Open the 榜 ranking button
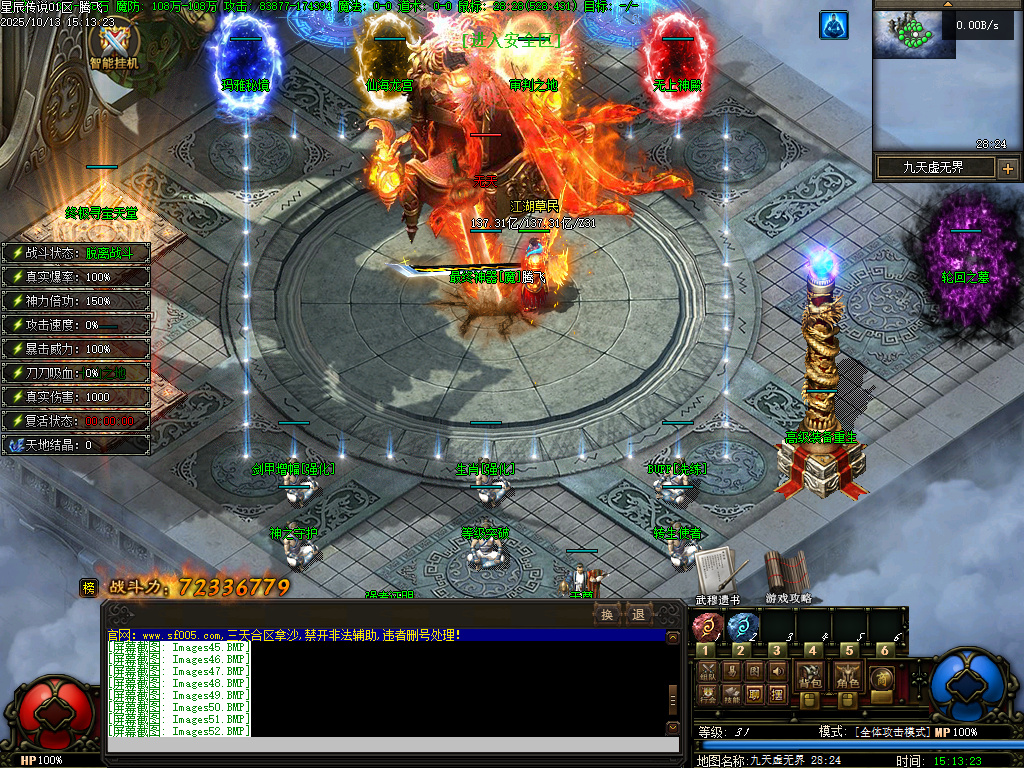The image size is (1024, 768). coord(89,588)
